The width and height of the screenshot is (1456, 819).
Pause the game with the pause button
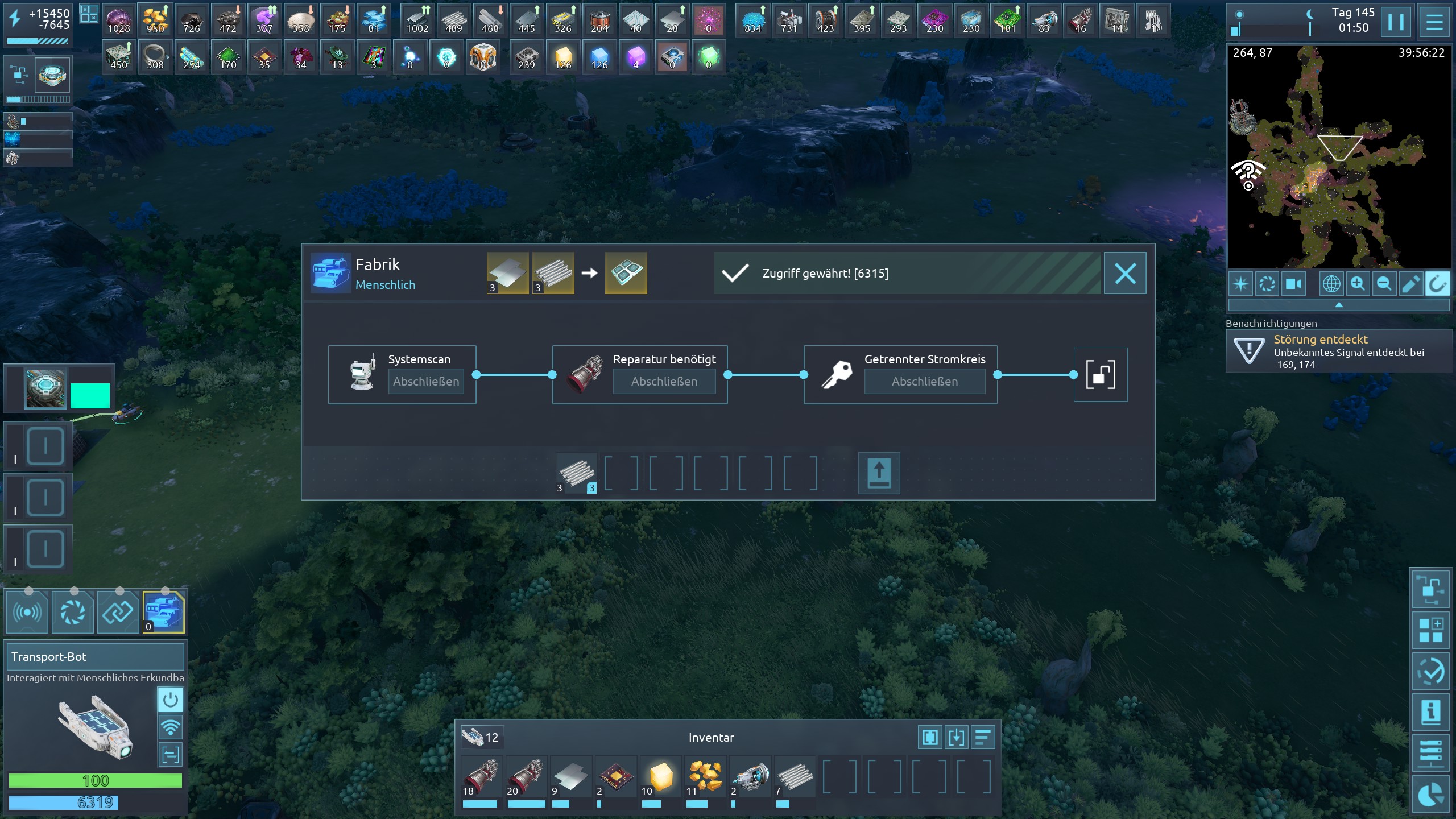point(1396,22)
